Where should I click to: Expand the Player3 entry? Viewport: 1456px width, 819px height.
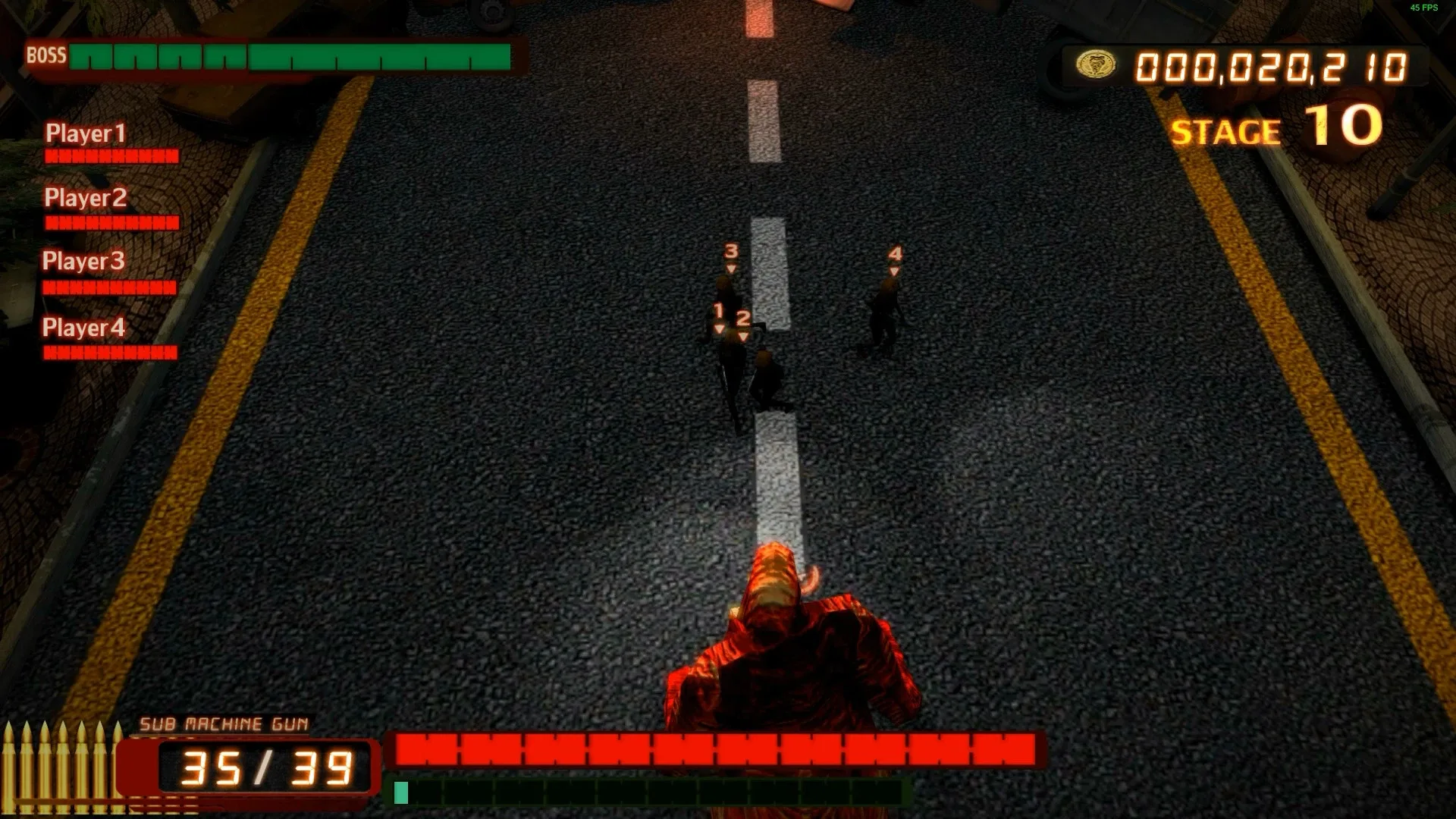click(85, 262)
